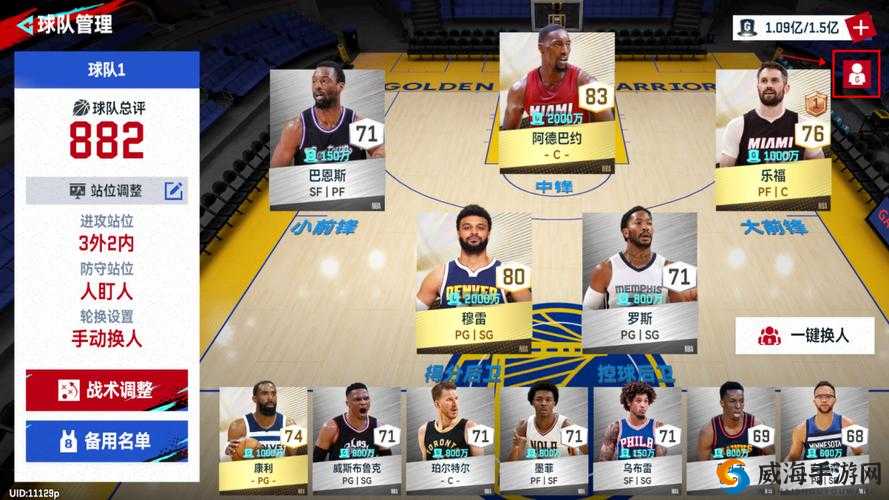Click the red plus to add currency

(x=859, y=27)
